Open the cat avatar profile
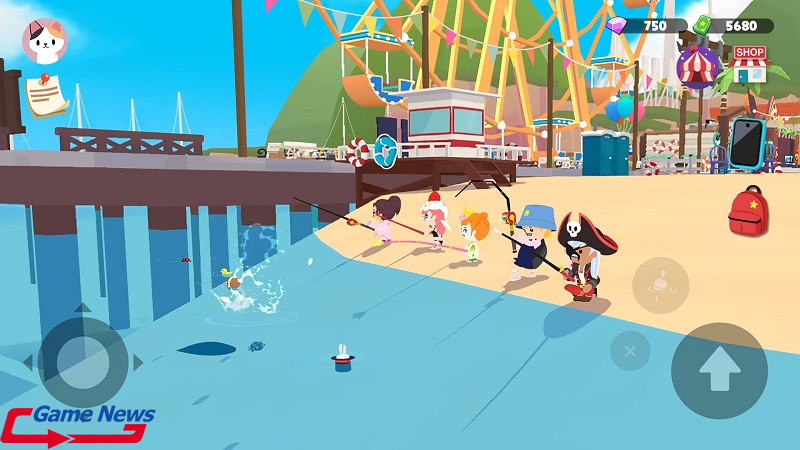 [x=45, y=41]
